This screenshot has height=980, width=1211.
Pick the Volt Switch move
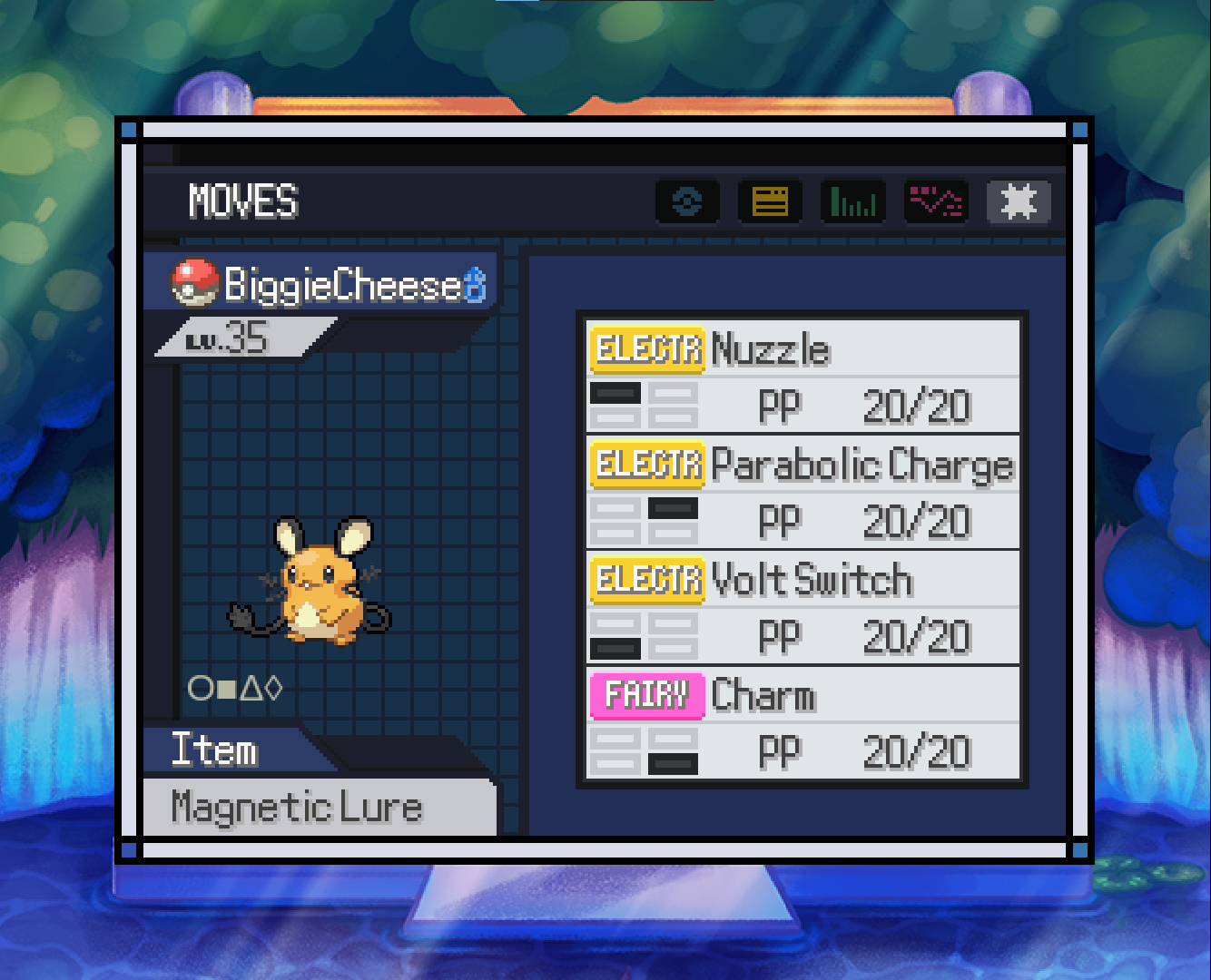(x=802, y=606)
